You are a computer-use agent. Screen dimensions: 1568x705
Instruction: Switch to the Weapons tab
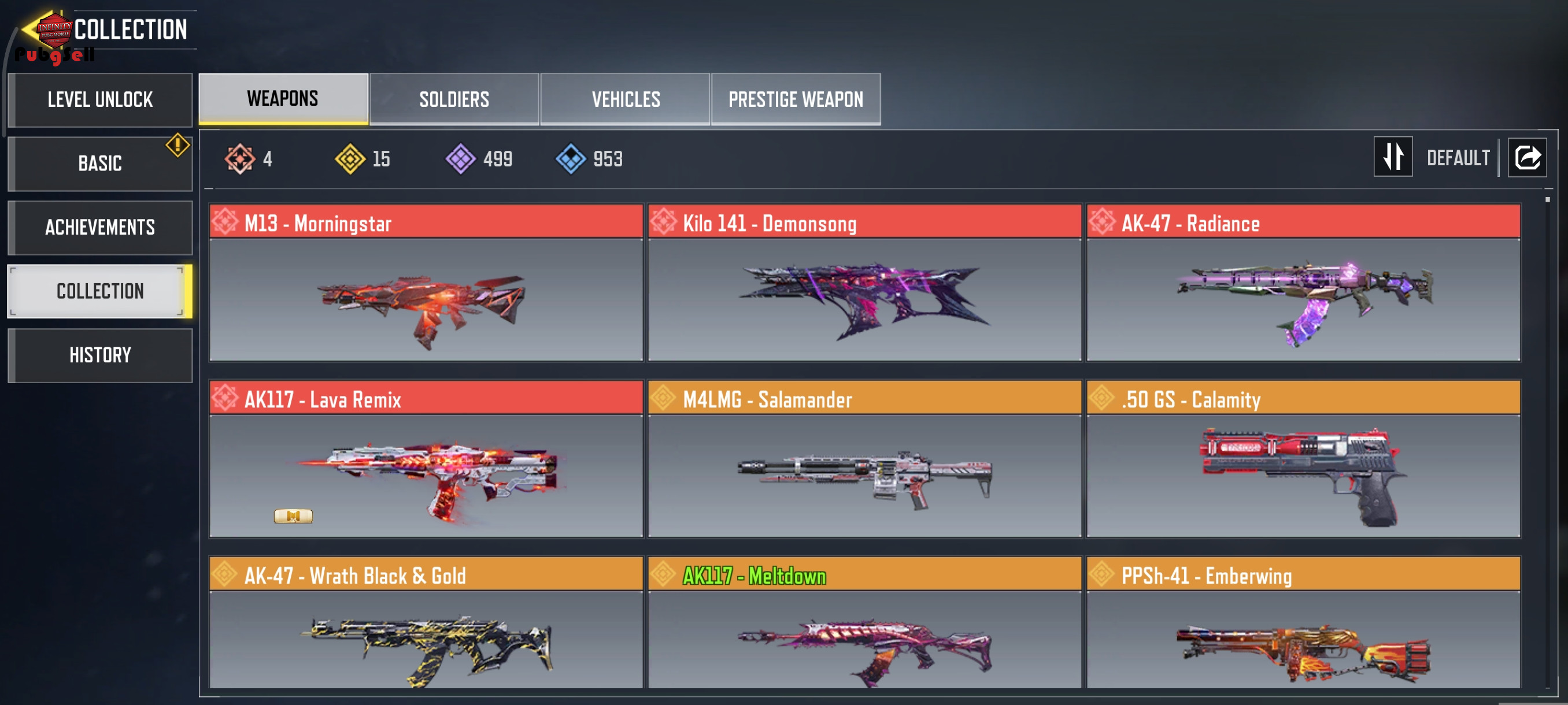click(x=283, y=99)
